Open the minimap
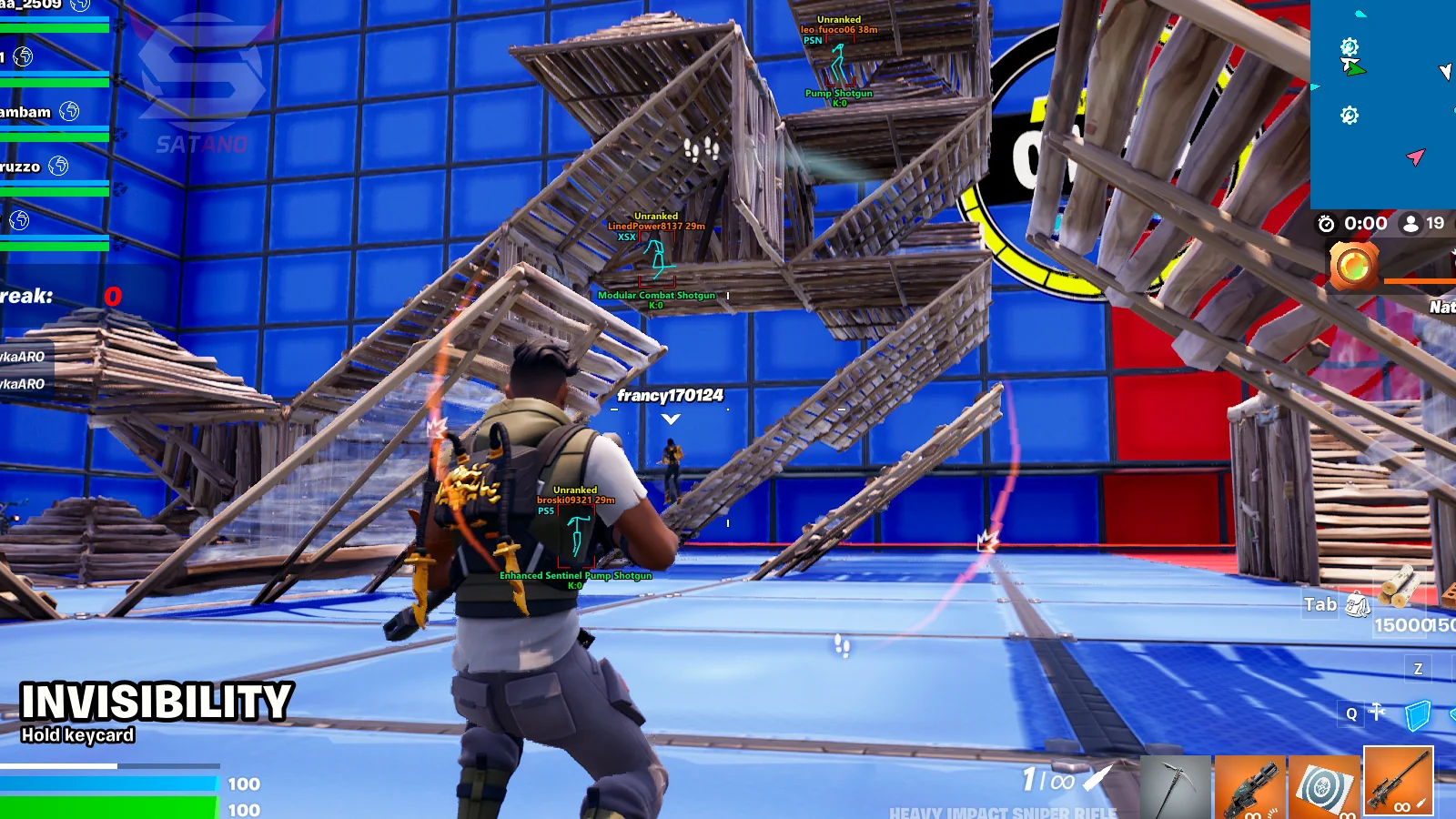The height and width of the screenshot is (819, 1456). (x=1383, y=104)
